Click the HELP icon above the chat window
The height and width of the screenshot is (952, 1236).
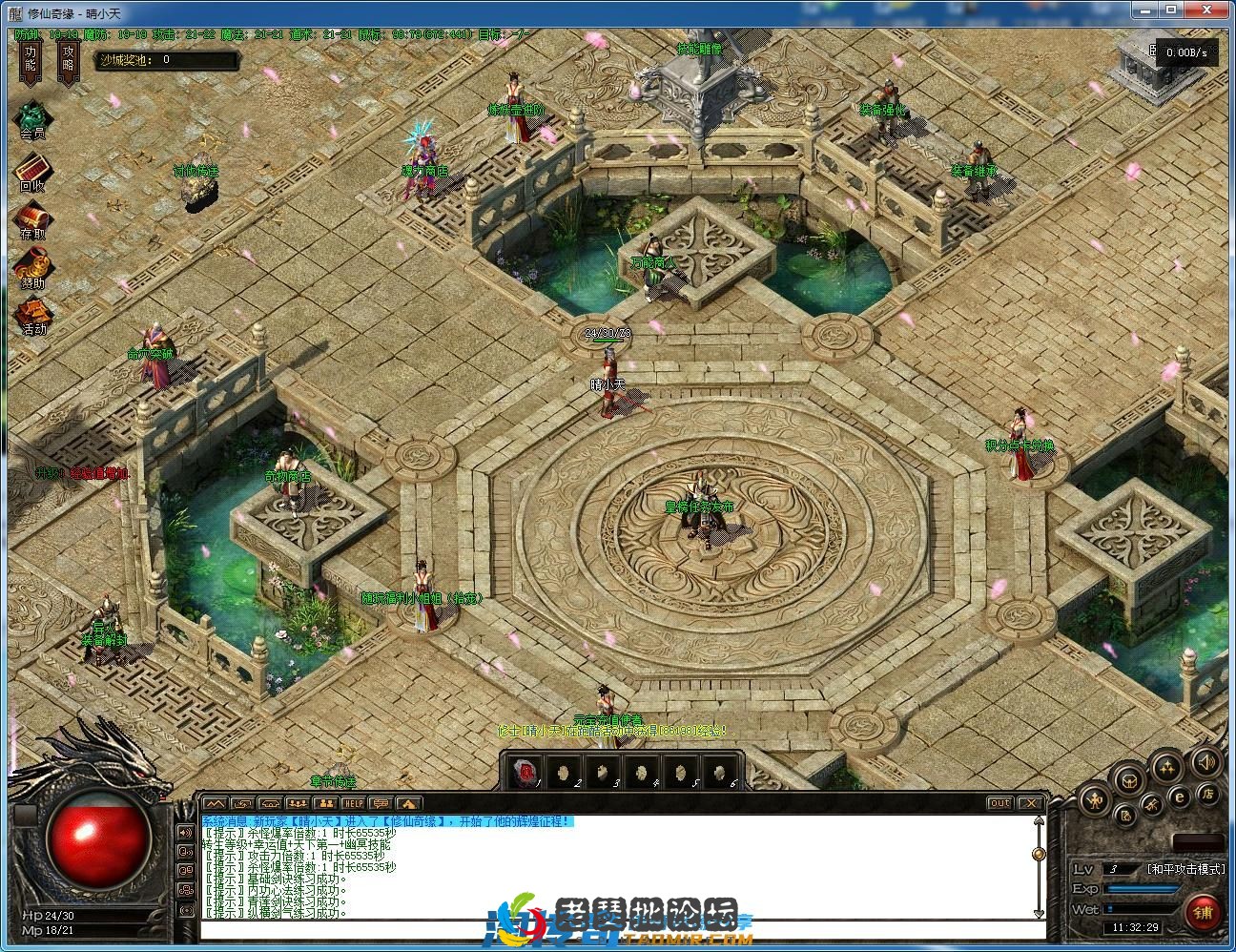tap(353, 803)
